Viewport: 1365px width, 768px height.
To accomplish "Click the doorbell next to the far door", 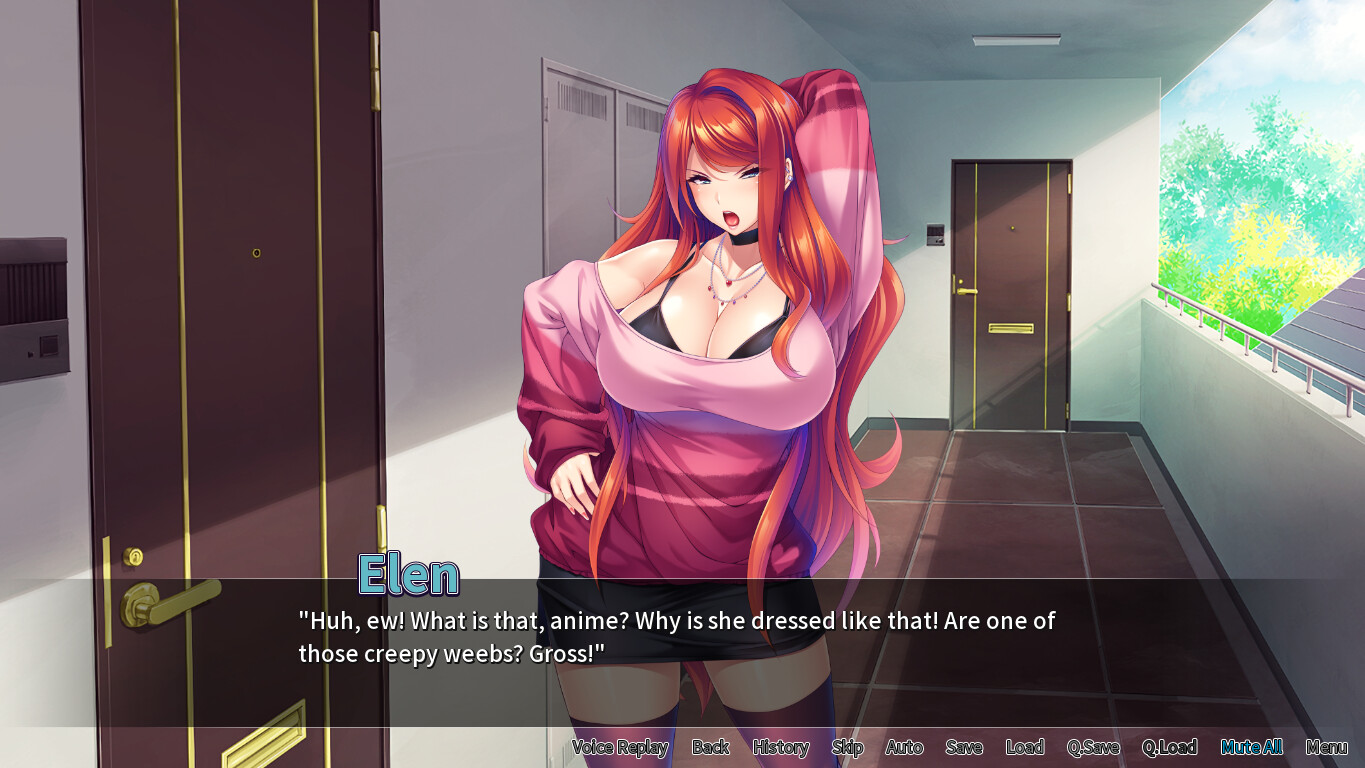I will [x=936, y=234].
